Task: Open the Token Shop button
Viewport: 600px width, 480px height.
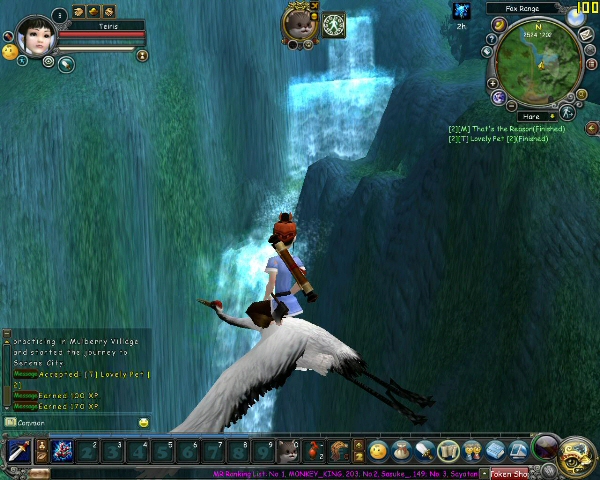Action: coord(509,474)
